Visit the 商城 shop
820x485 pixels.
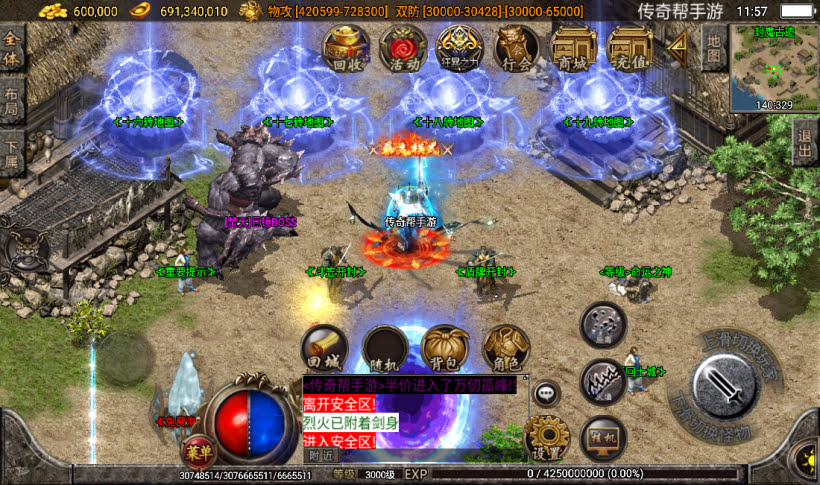[x=574, y=50]
